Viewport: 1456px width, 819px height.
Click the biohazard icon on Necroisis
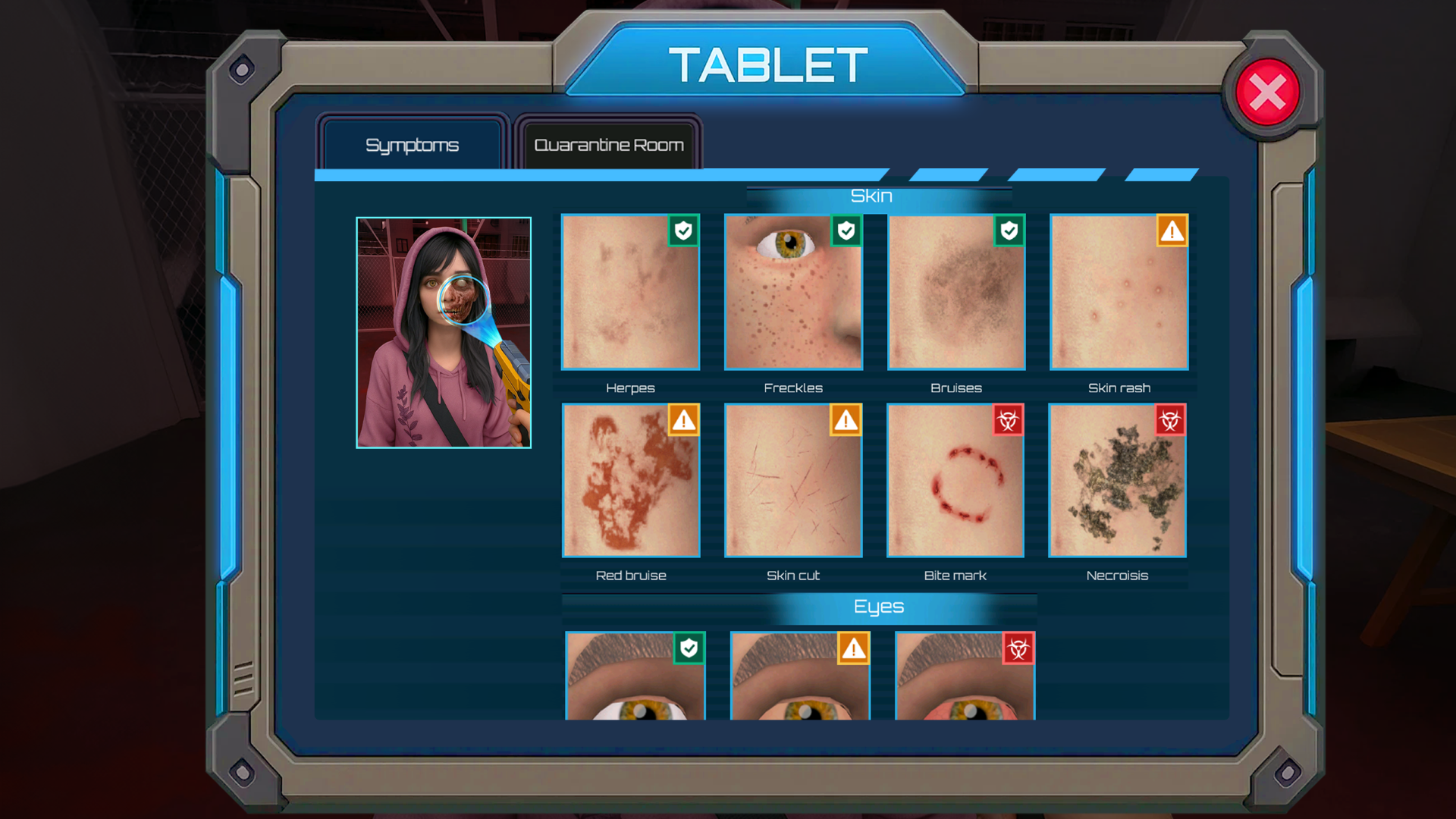[x=1171, y=421]
